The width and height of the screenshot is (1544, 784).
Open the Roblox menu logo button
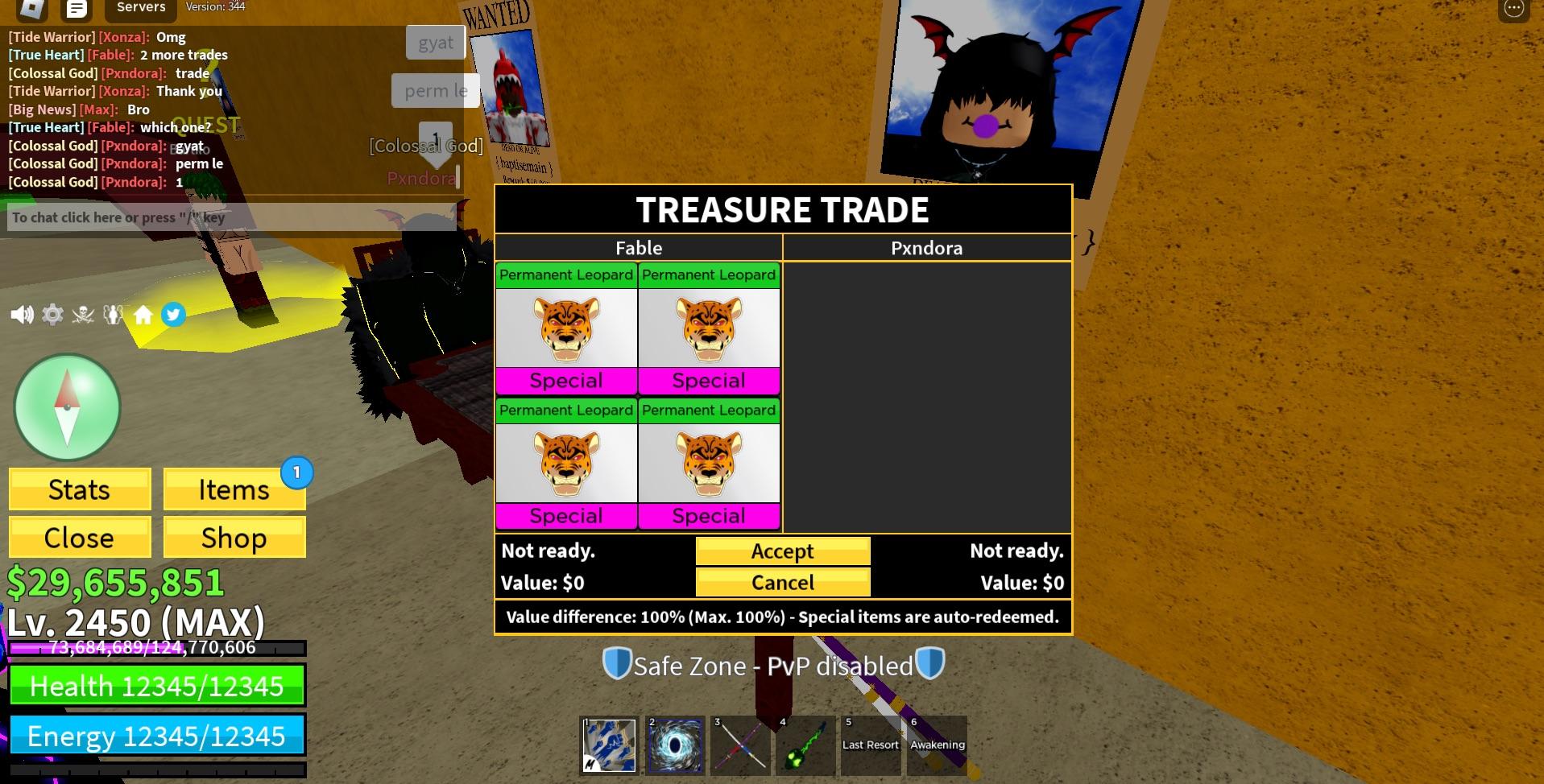pos(31,9)
